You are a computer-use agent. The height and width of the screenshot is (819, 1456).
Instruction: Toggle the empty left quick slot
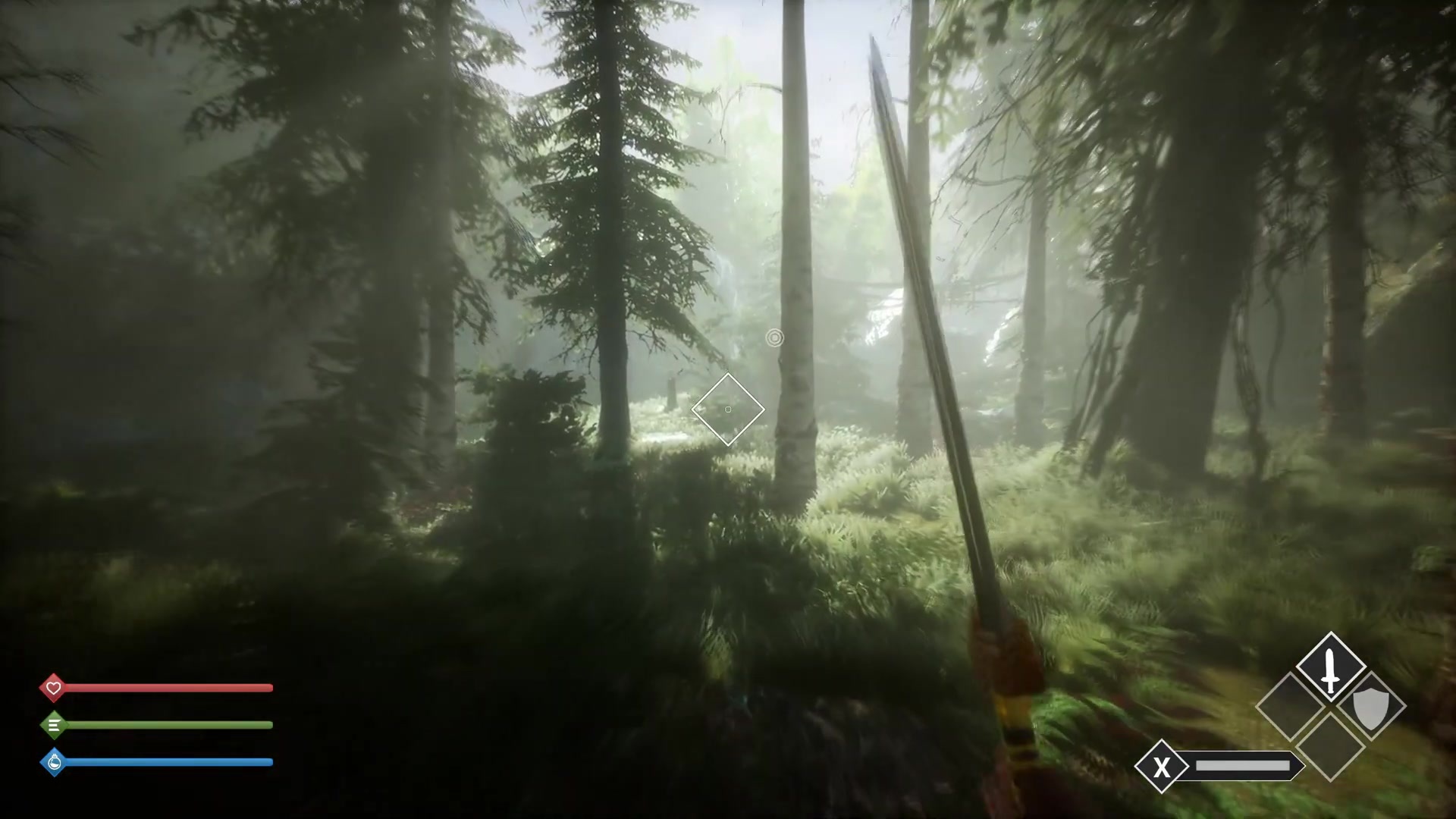tap(1291, 706)
